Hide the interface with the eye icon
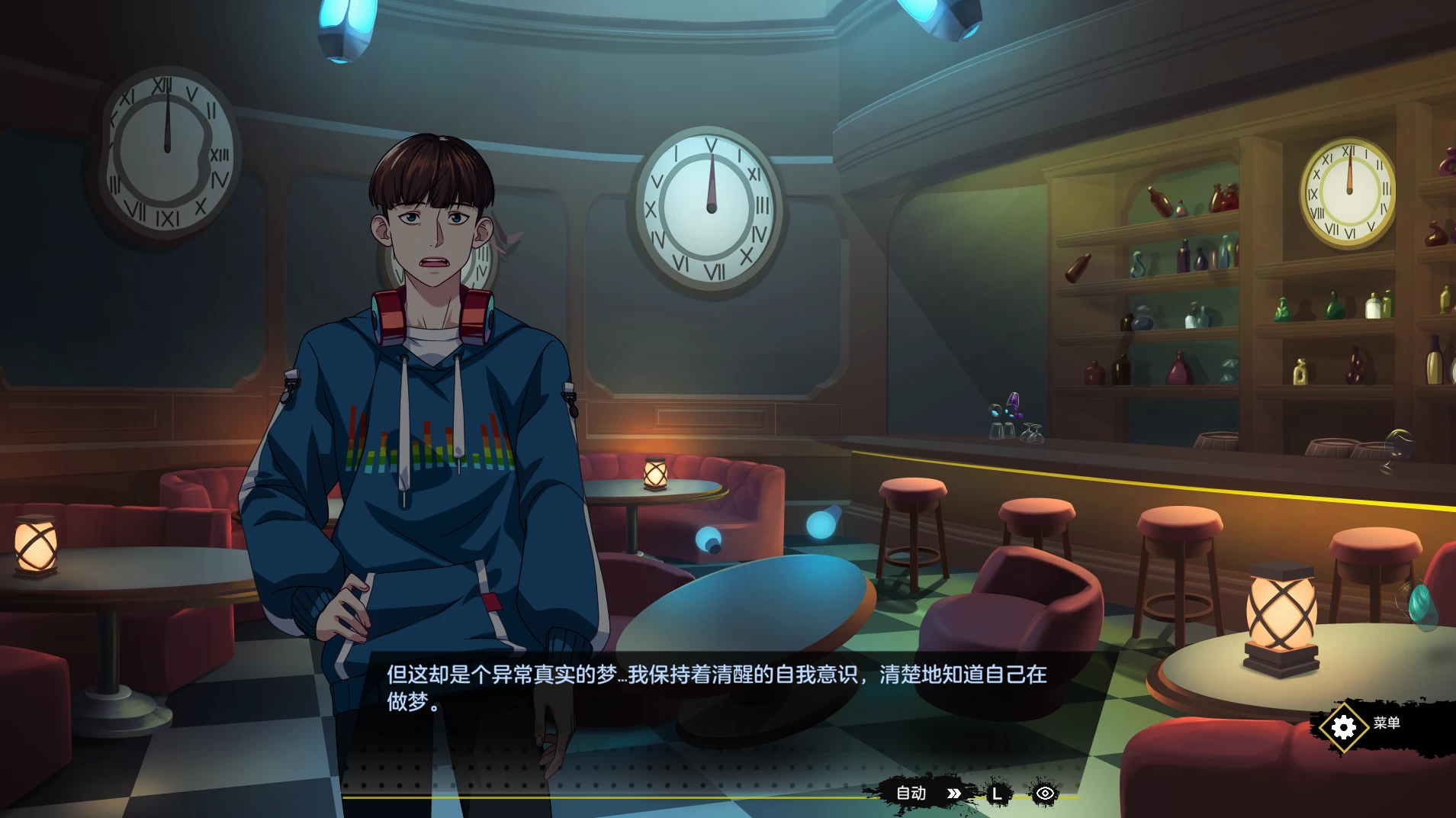 [x=1045, y=794]
